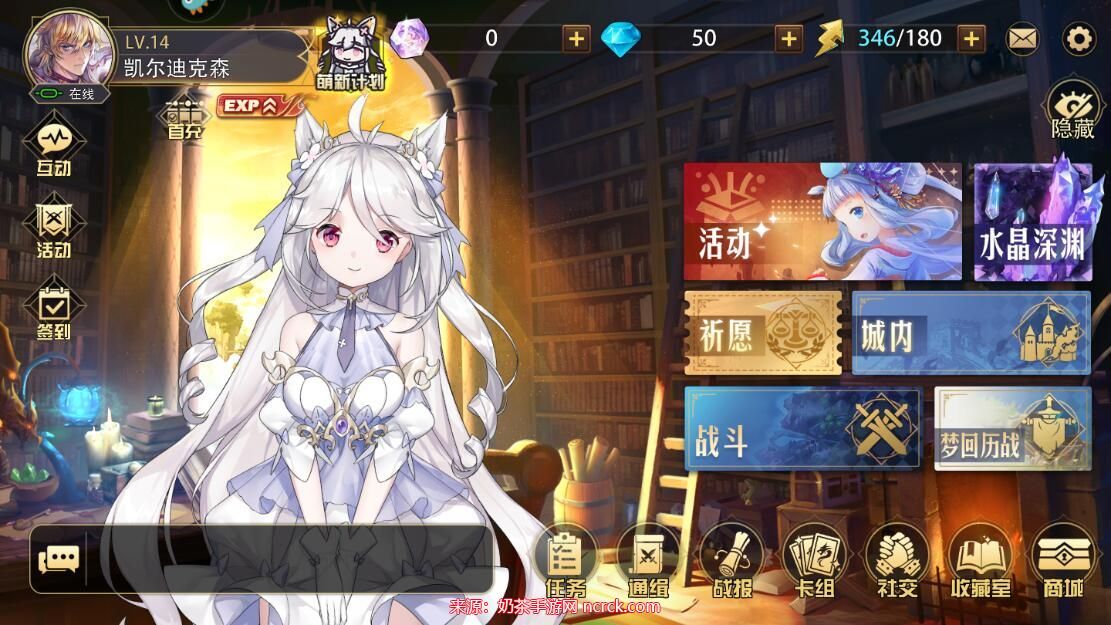Viewport: 1111px width, 625px height.
Task: Open the chat speech bubble
Action: click(x=58, y=559)
